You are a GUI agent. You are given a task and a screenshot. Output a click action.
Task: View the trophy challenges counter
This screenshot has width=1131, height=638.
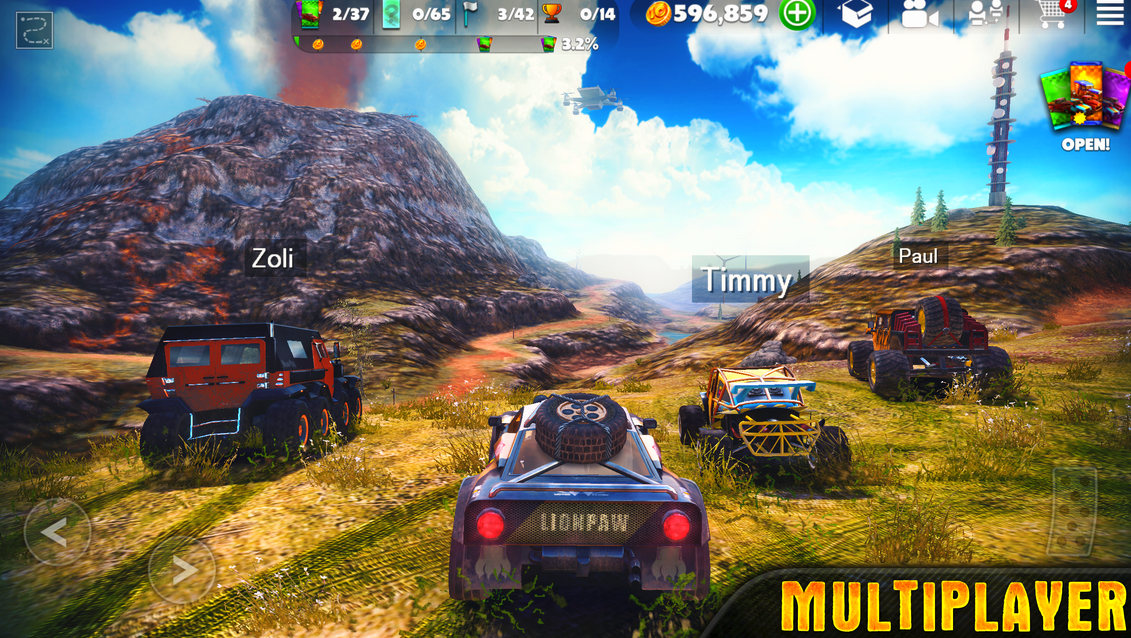[580, 14]
